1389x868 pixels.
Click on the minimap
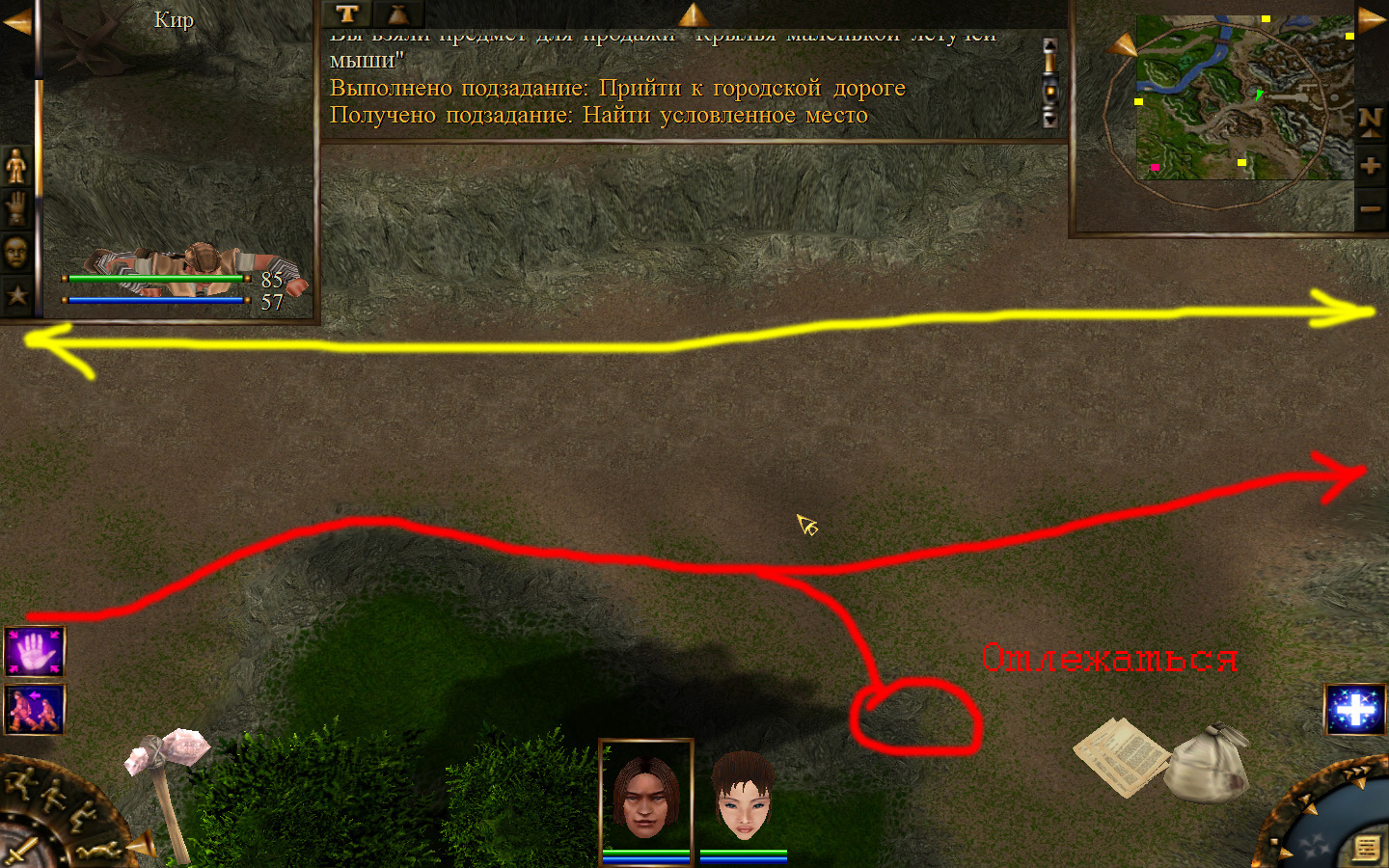pos(1244,96)
